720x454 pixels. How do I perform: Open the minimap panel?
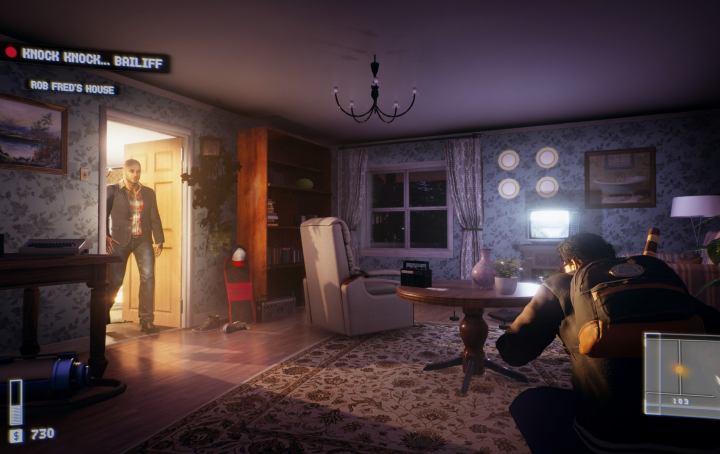tap(682, 374)
